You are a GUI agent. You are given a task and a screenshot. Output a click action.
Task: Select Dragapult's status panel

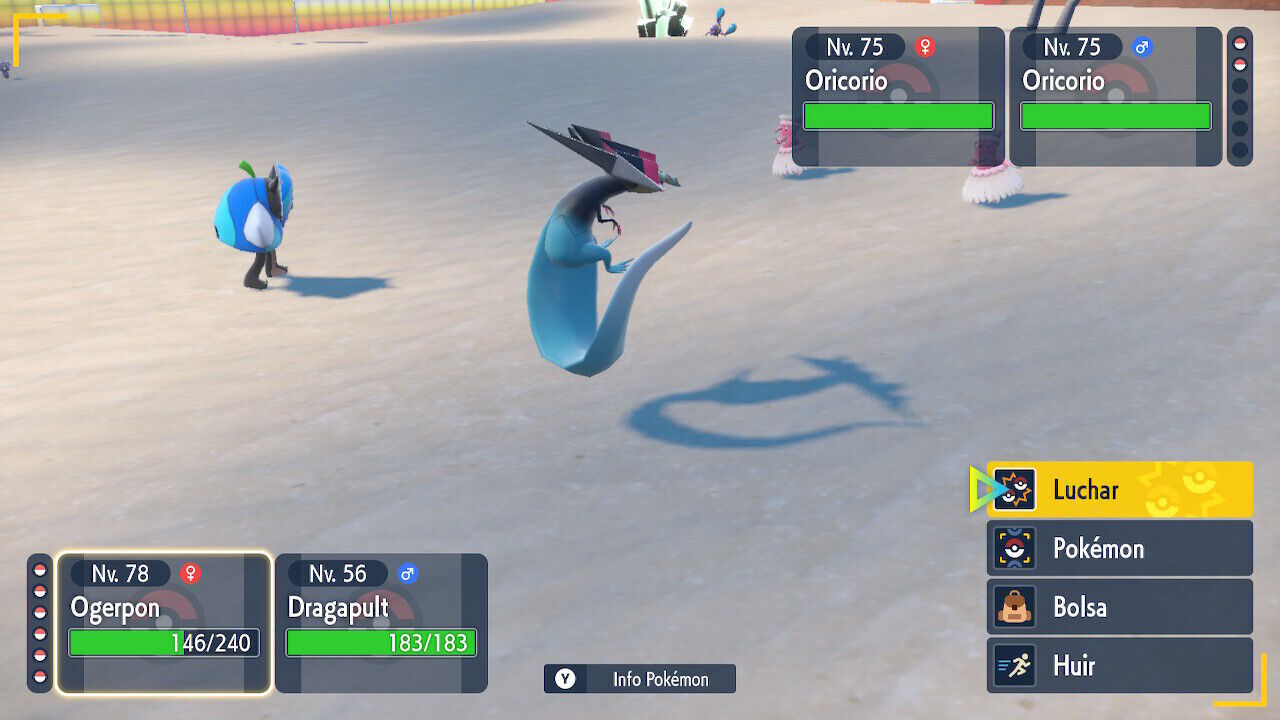tap(381, 622)
